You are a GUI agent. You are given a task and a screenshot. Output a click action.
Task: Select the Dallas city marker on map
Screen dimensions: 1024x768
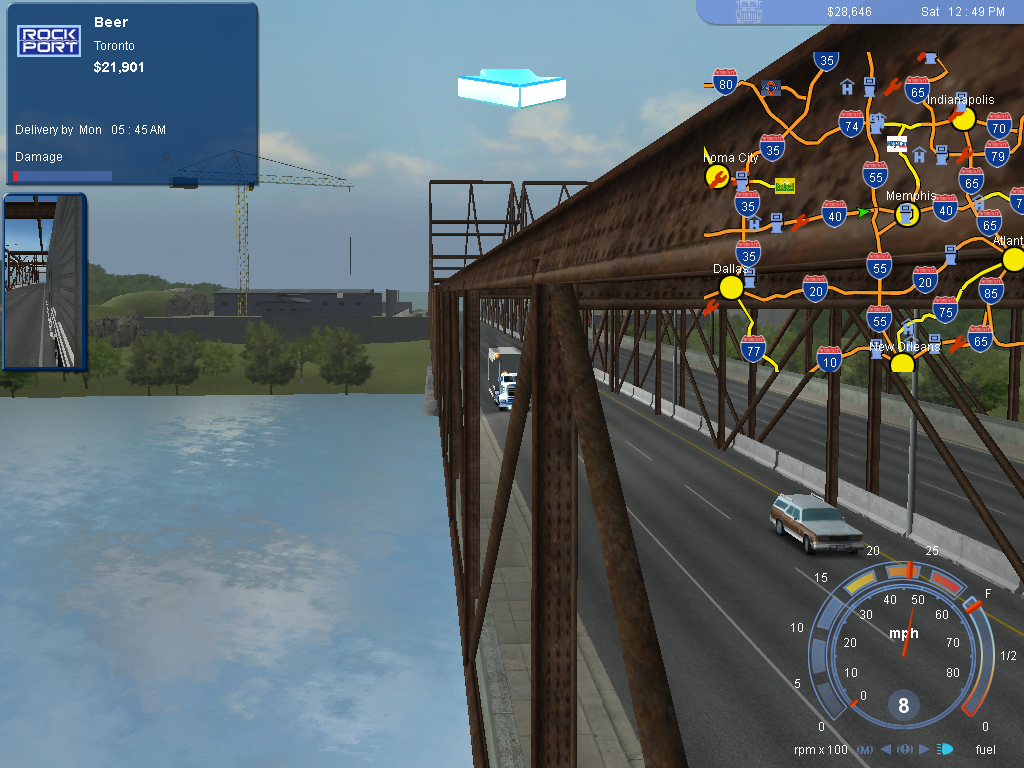731,287
